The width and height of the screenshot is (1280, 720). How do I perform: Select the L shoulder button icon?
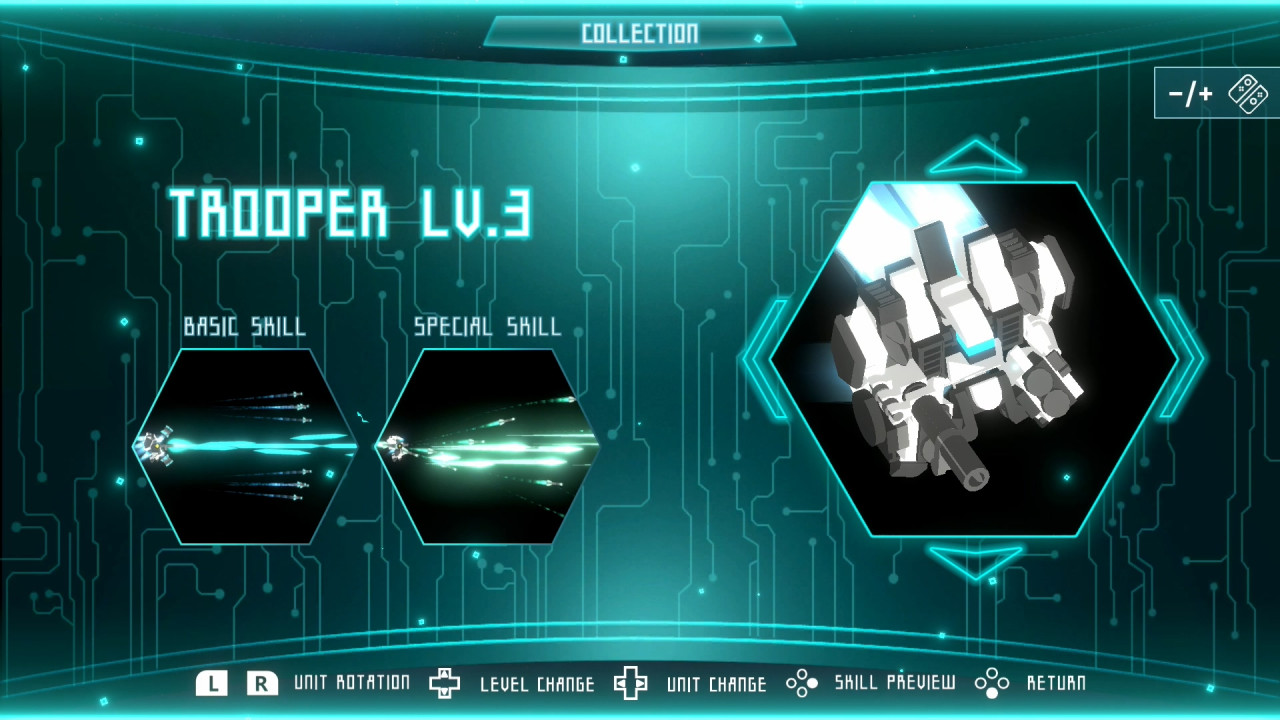(211, 683)
